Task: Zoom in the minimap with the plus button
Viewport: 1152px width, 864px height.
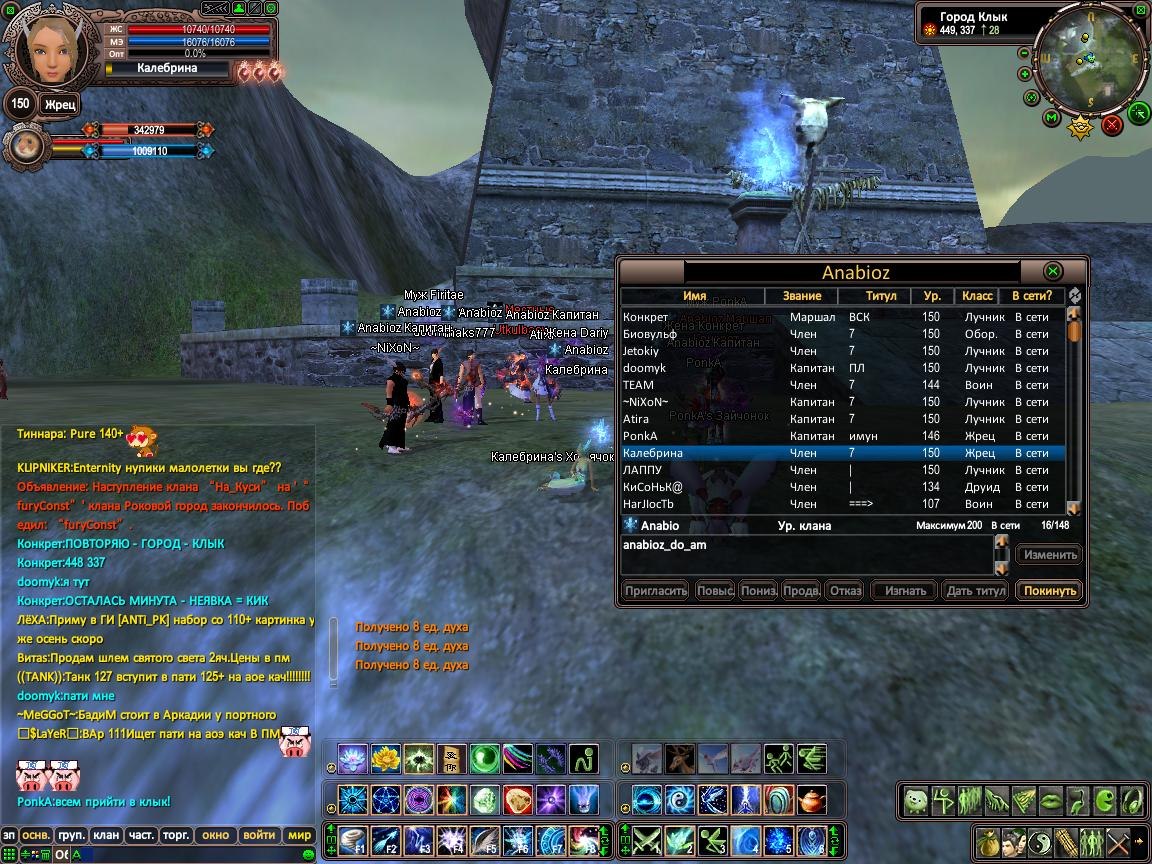Action: (x=1025, y=74)
